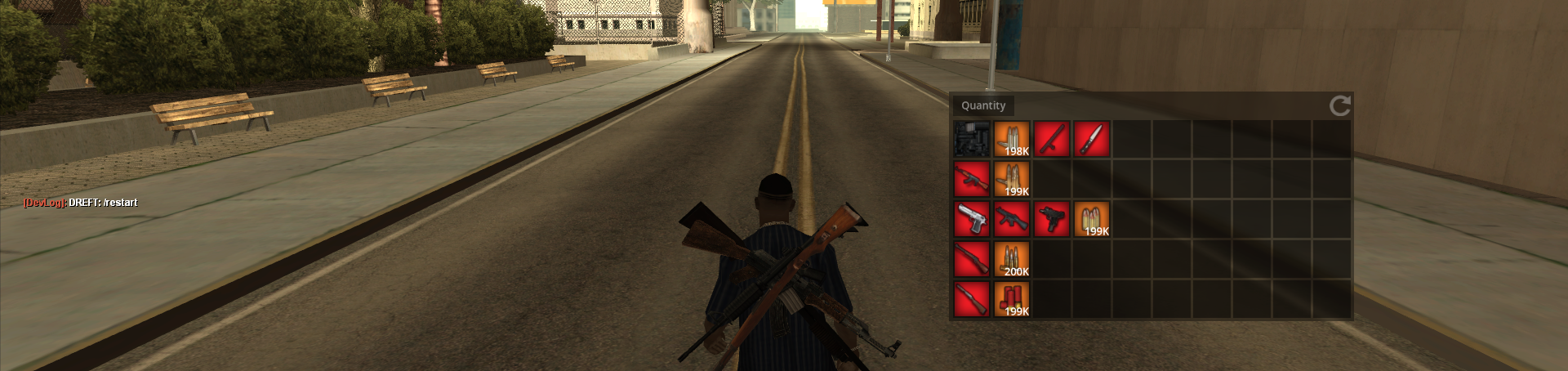Click the Quantity button
The height and width of the screenshot is (371, 1568).
983,105
